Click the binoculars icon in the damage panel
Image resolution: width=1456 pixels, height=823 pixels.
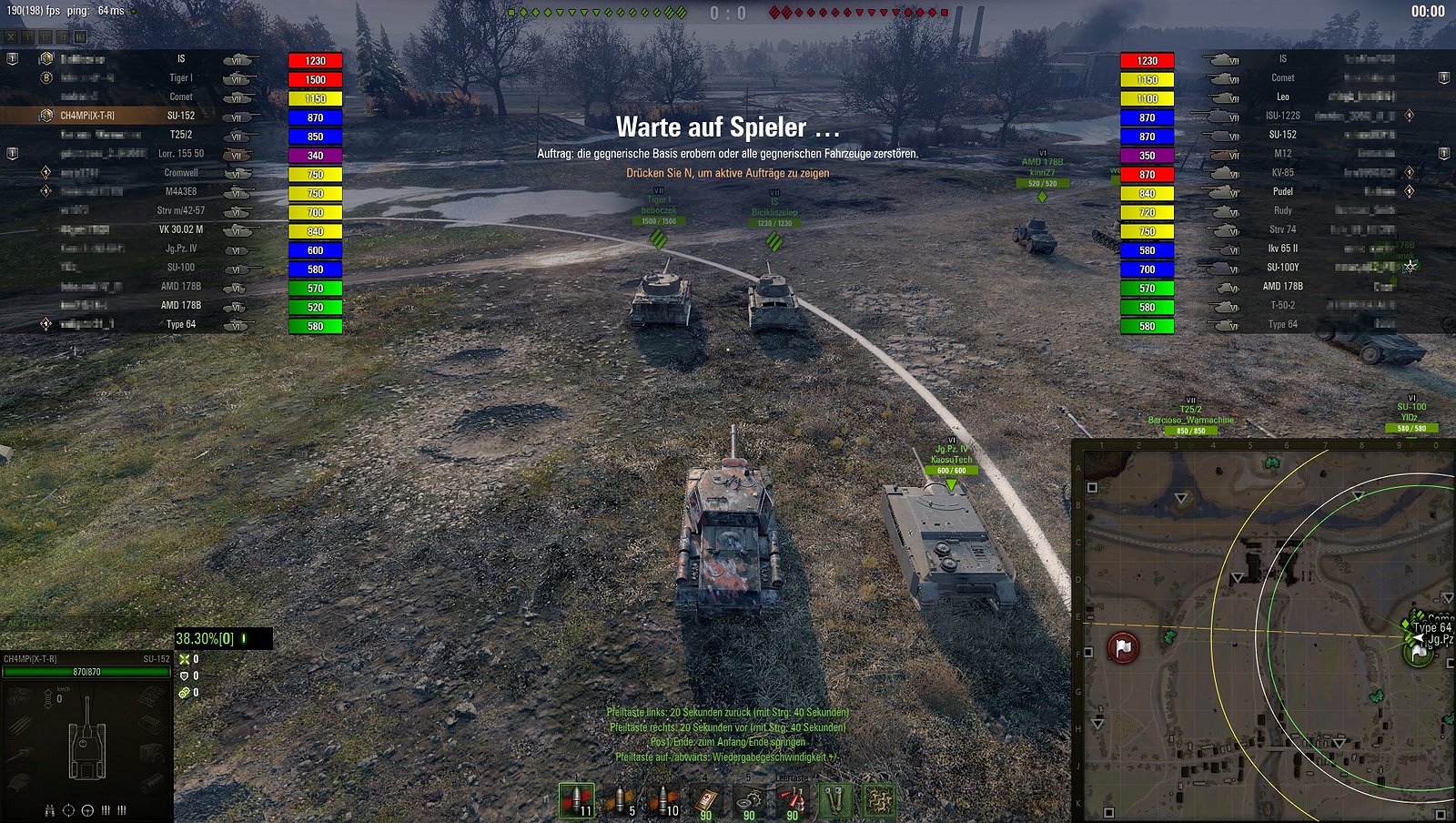coord(50,811)
